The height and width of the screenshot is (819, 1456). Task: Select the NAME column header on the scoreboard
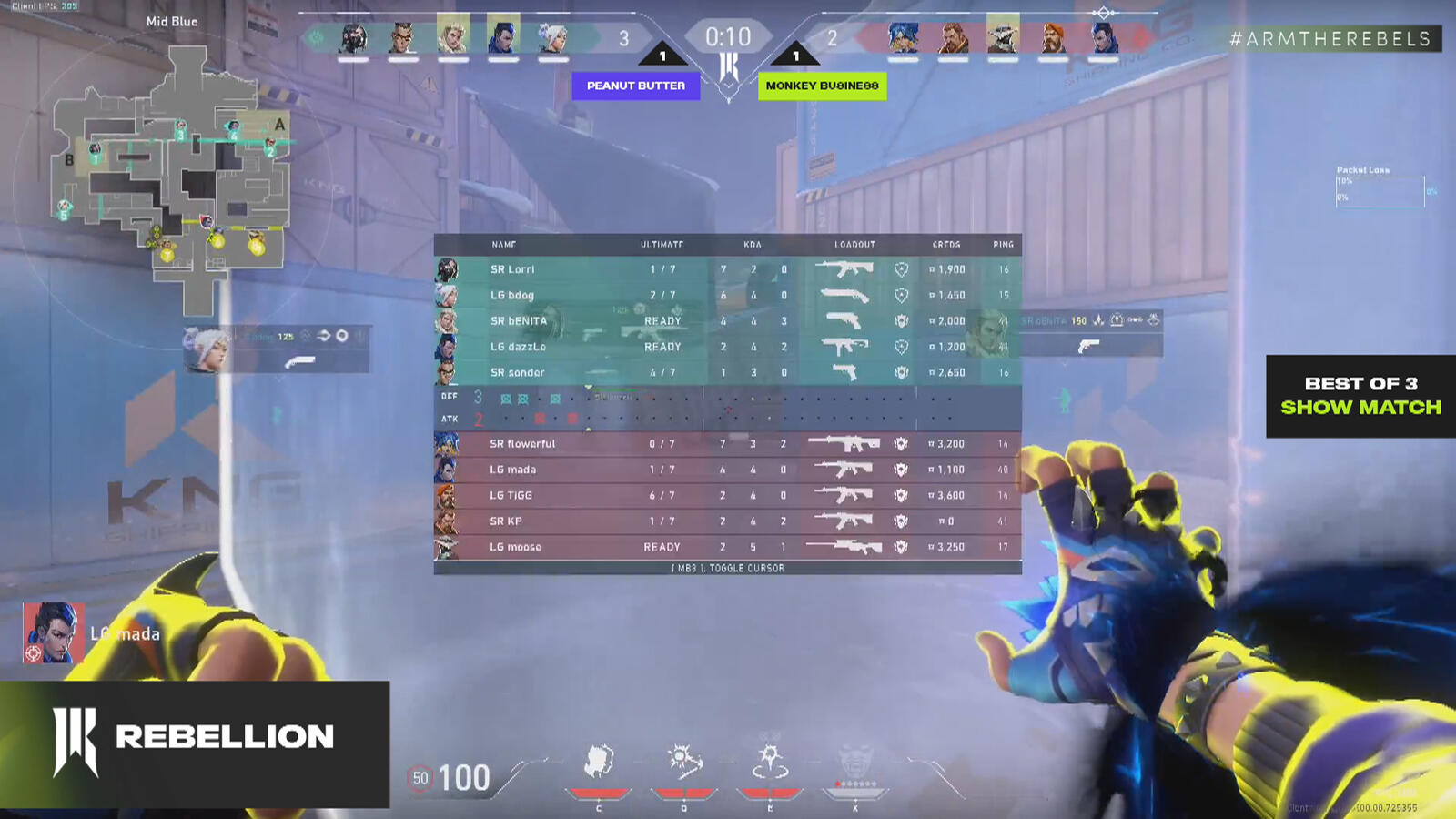tap(504, 244)
